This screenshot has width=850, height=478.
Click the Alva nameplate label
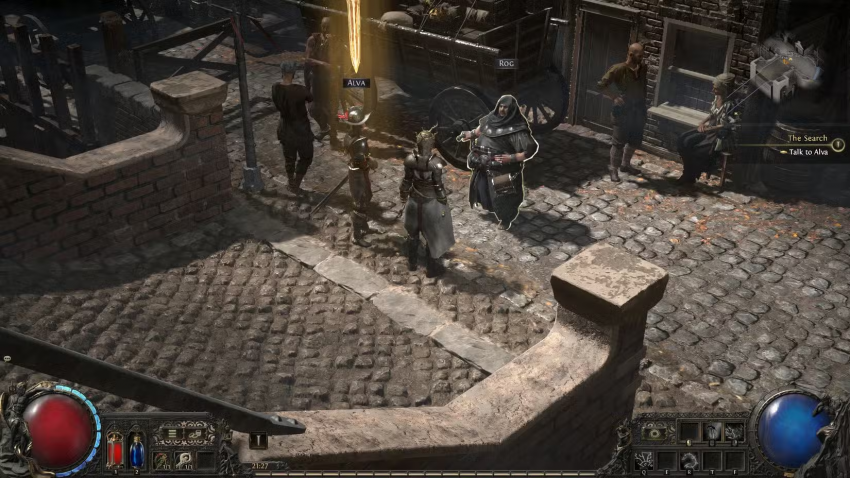tap(355, 83)
